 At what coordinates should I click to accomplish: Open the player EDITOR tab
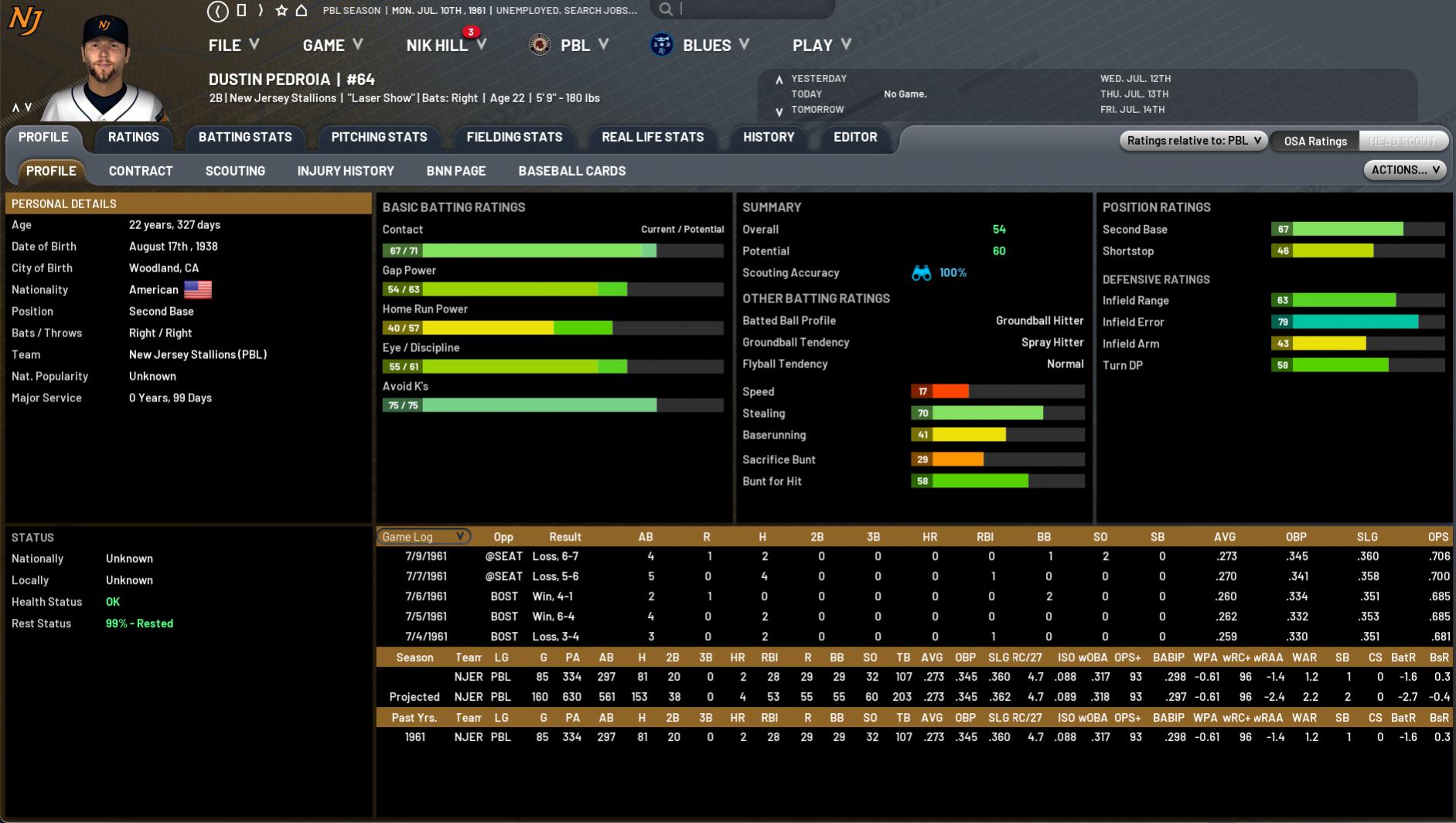pos(855,137)
